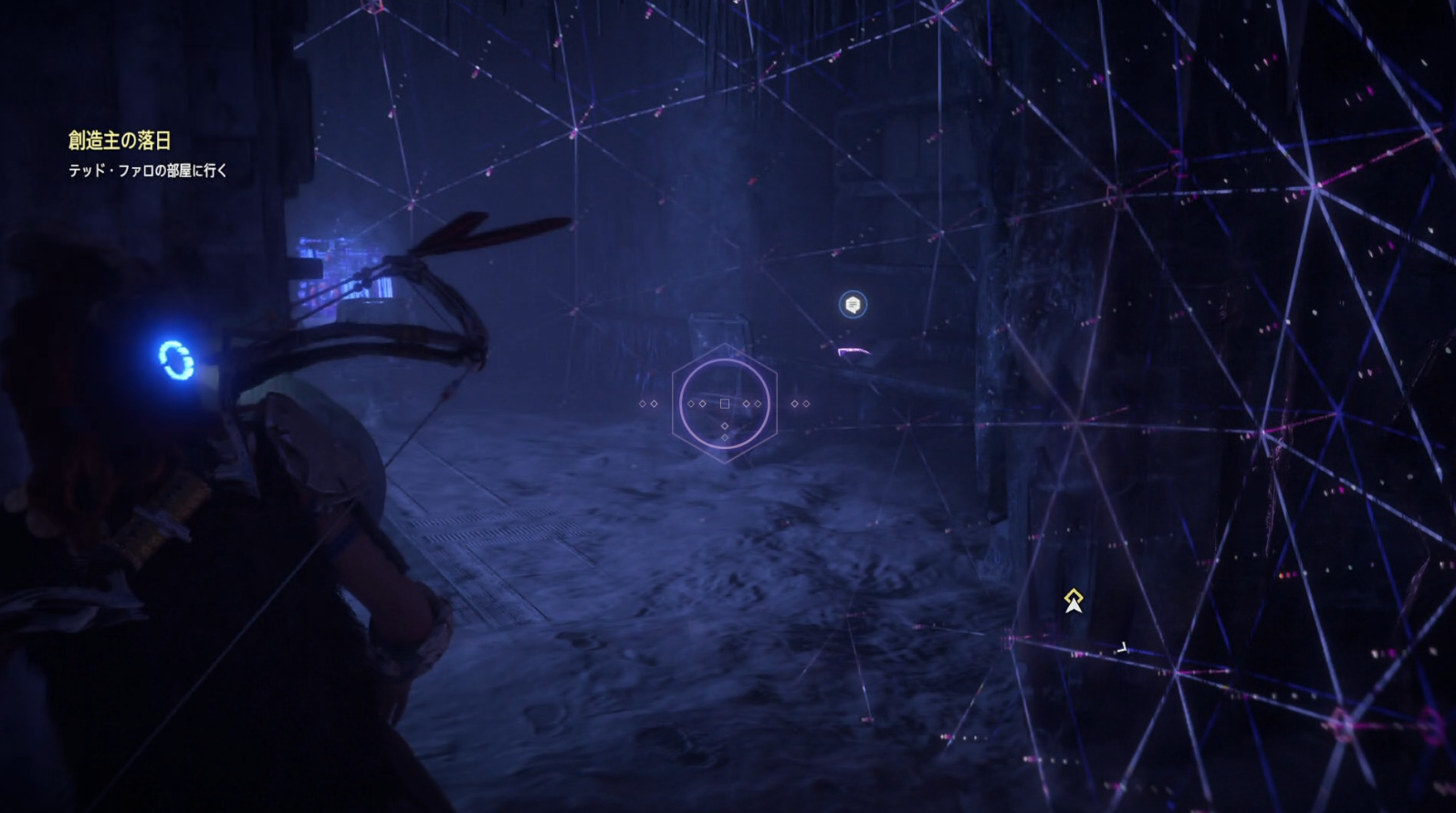Image resolution: width=1456 pixels, height=813 pixels.
Task: Select the yellow quest waypoint marker
Action: pyautogui.click(x=1074, y=600)
